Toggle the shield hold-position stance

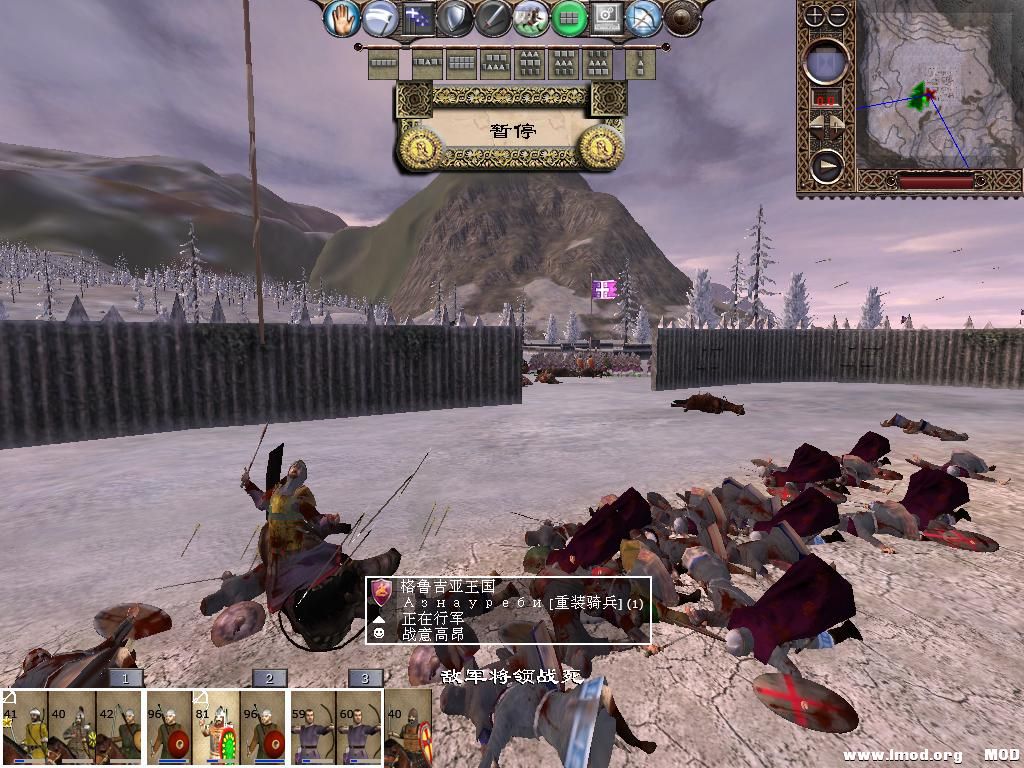(454, 18)
